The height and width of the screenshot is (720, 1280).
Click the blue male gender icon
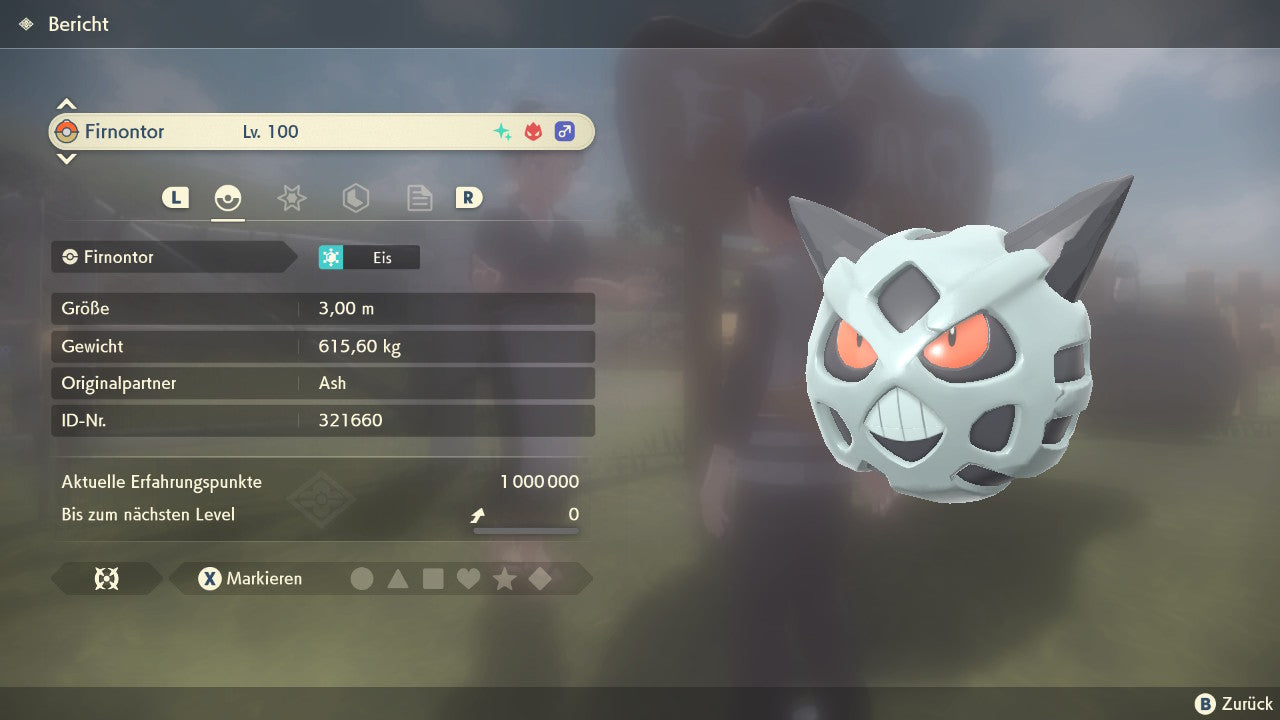point(565,132)
